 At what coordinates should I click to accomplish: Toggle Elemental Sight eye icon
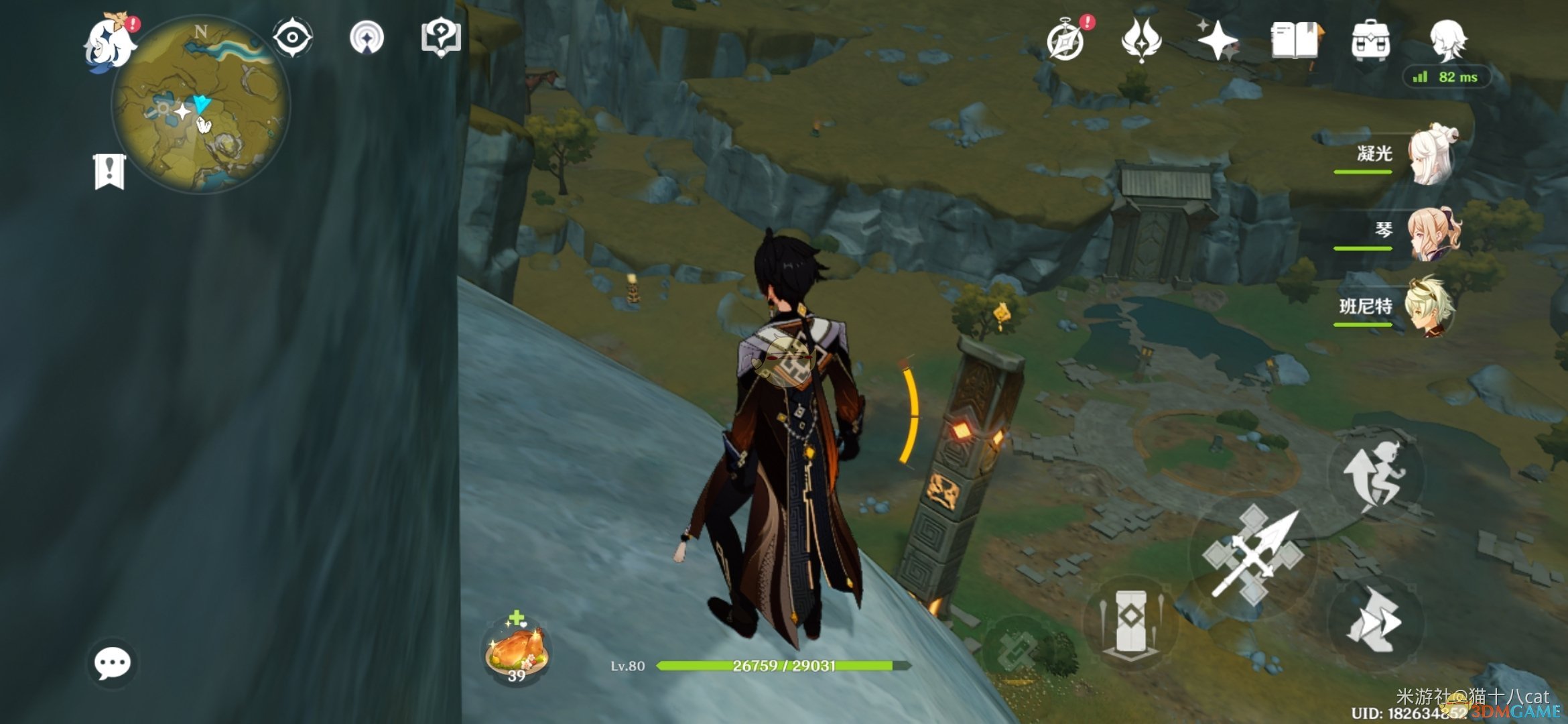(292, 38)
